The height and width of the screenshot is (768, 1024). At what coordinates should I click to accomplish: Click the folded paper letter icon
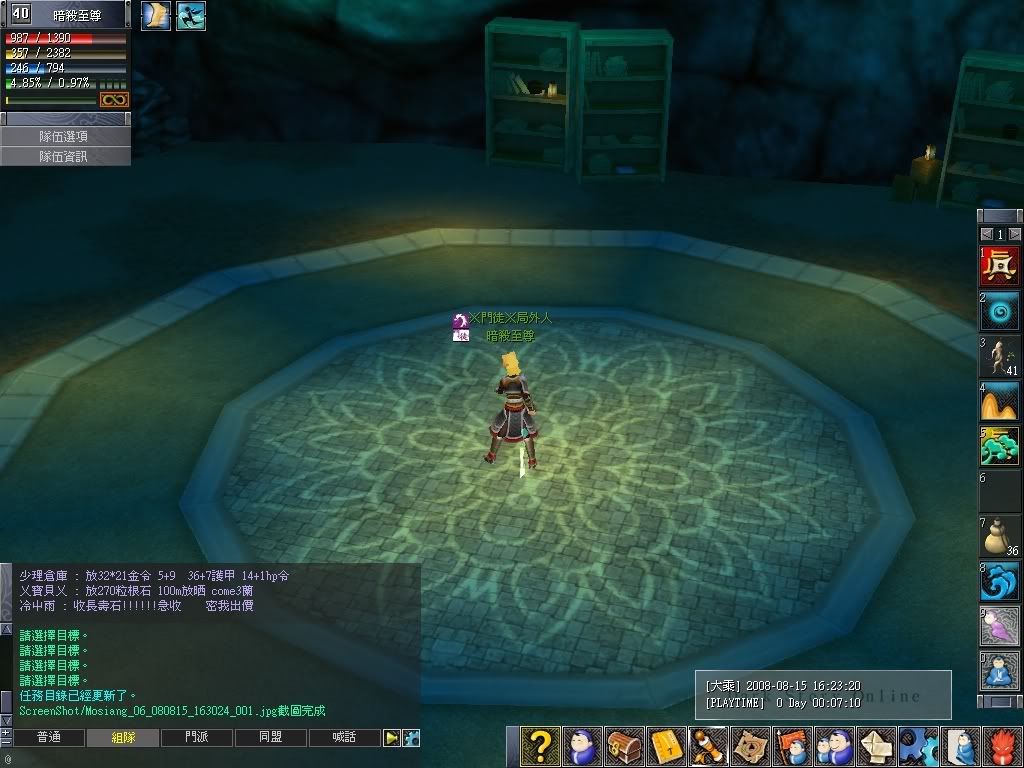click(x=876, y=746)
